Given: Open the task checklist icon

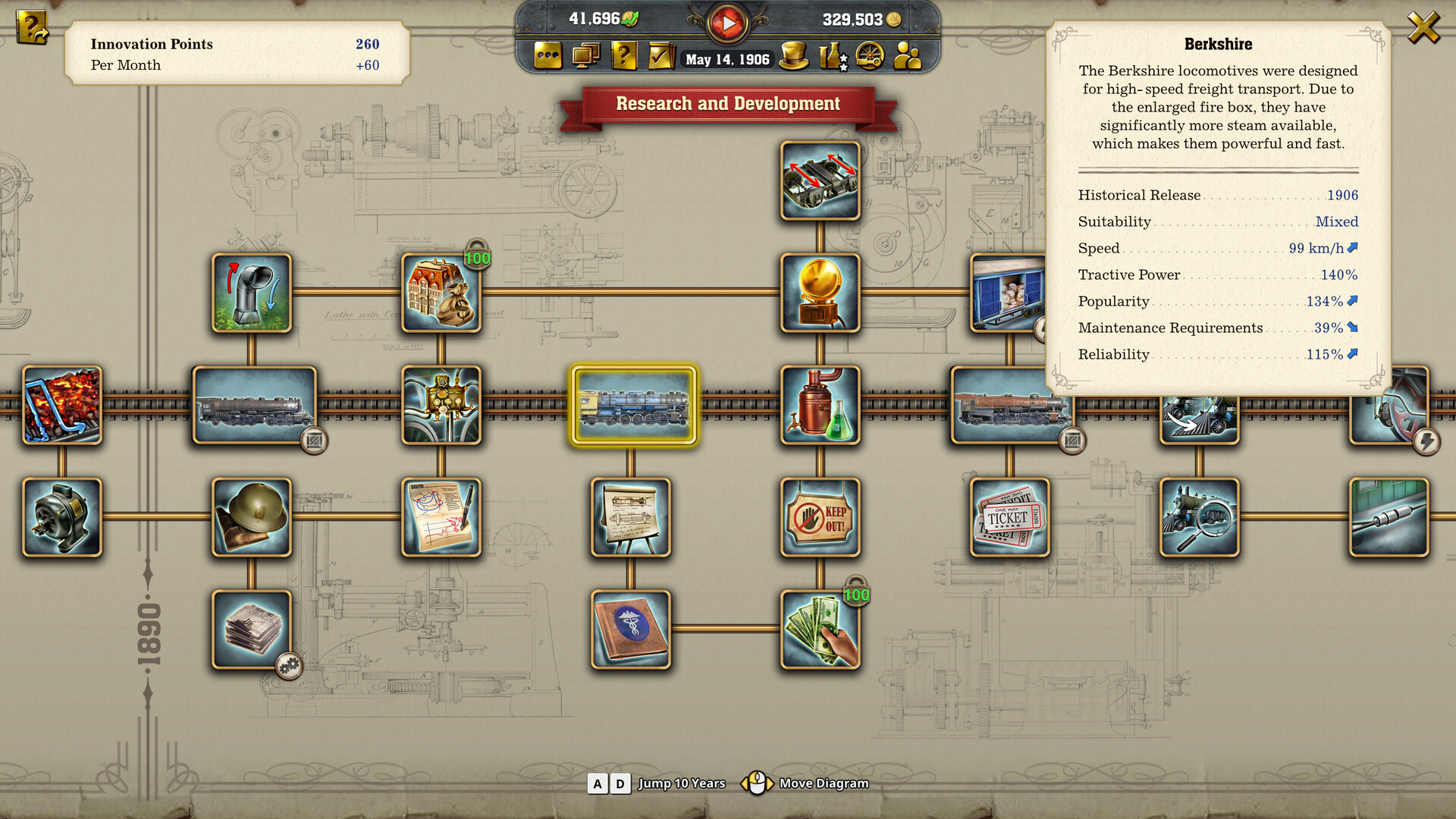Looking at the screenshot, I should (660, 56).
